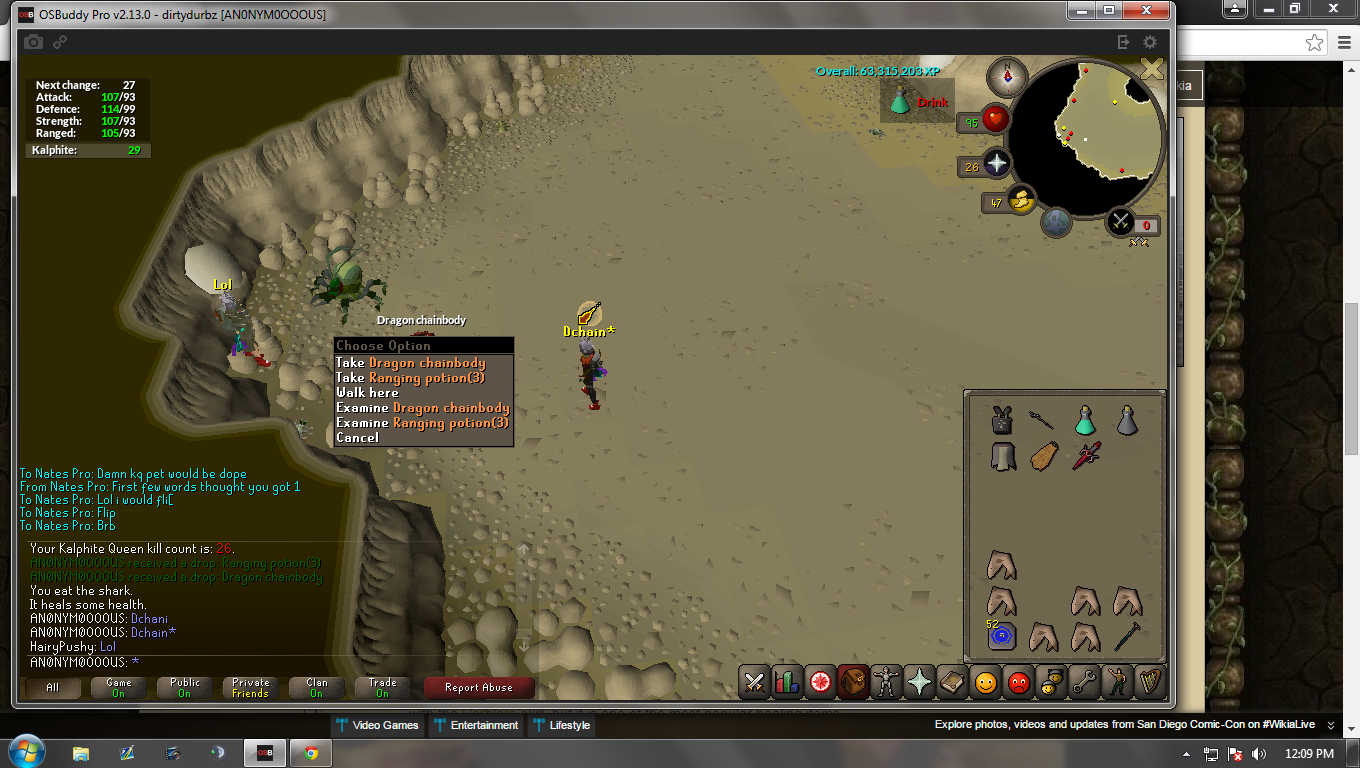Select the red dagger in the inventory
Screen dimensions: 1360x768
tap(1086, 456)
